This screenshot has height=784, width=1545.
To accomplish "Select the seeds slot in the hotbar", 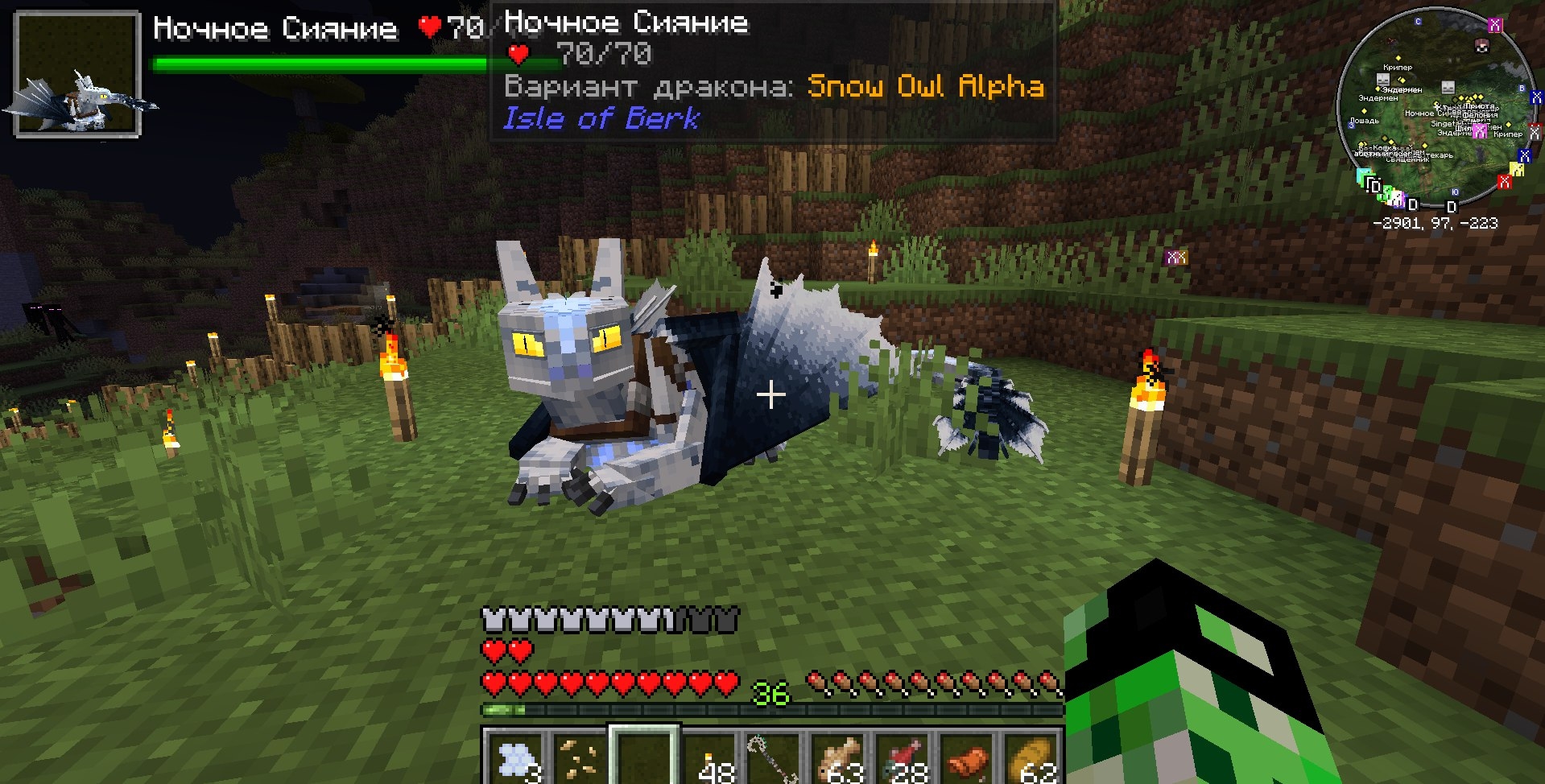I will point(579,757).
